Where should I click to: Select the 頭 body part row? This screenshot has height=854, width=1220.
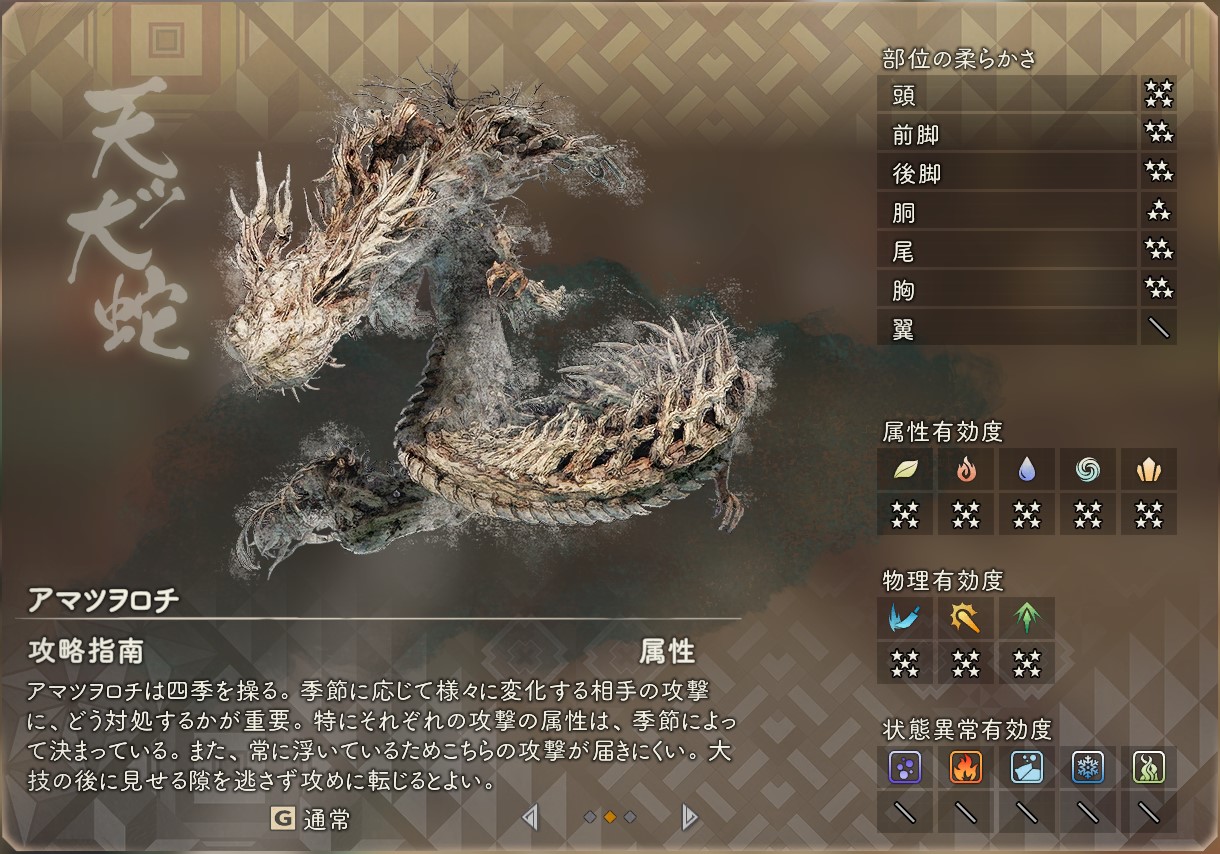tap(1006, 95)
